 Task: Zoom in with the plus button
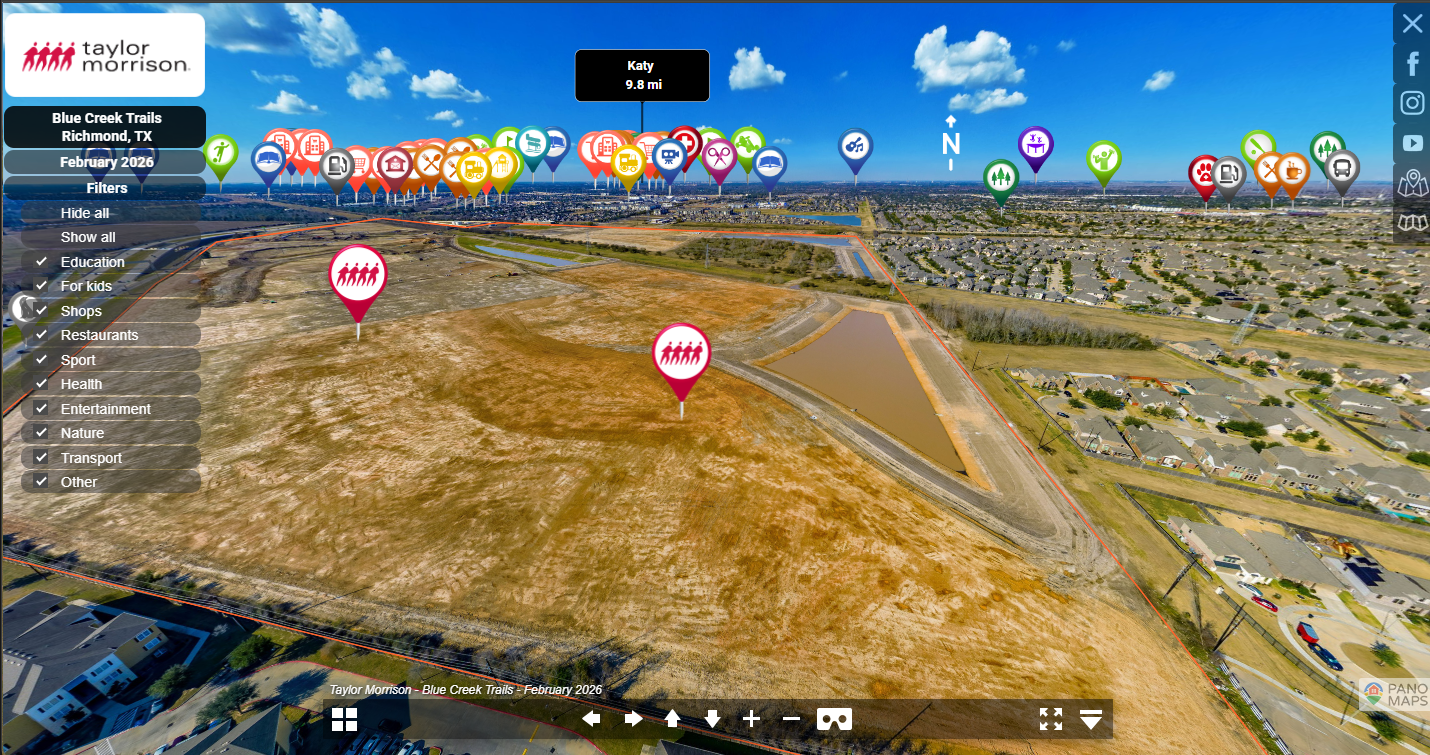tap(752, 719)
